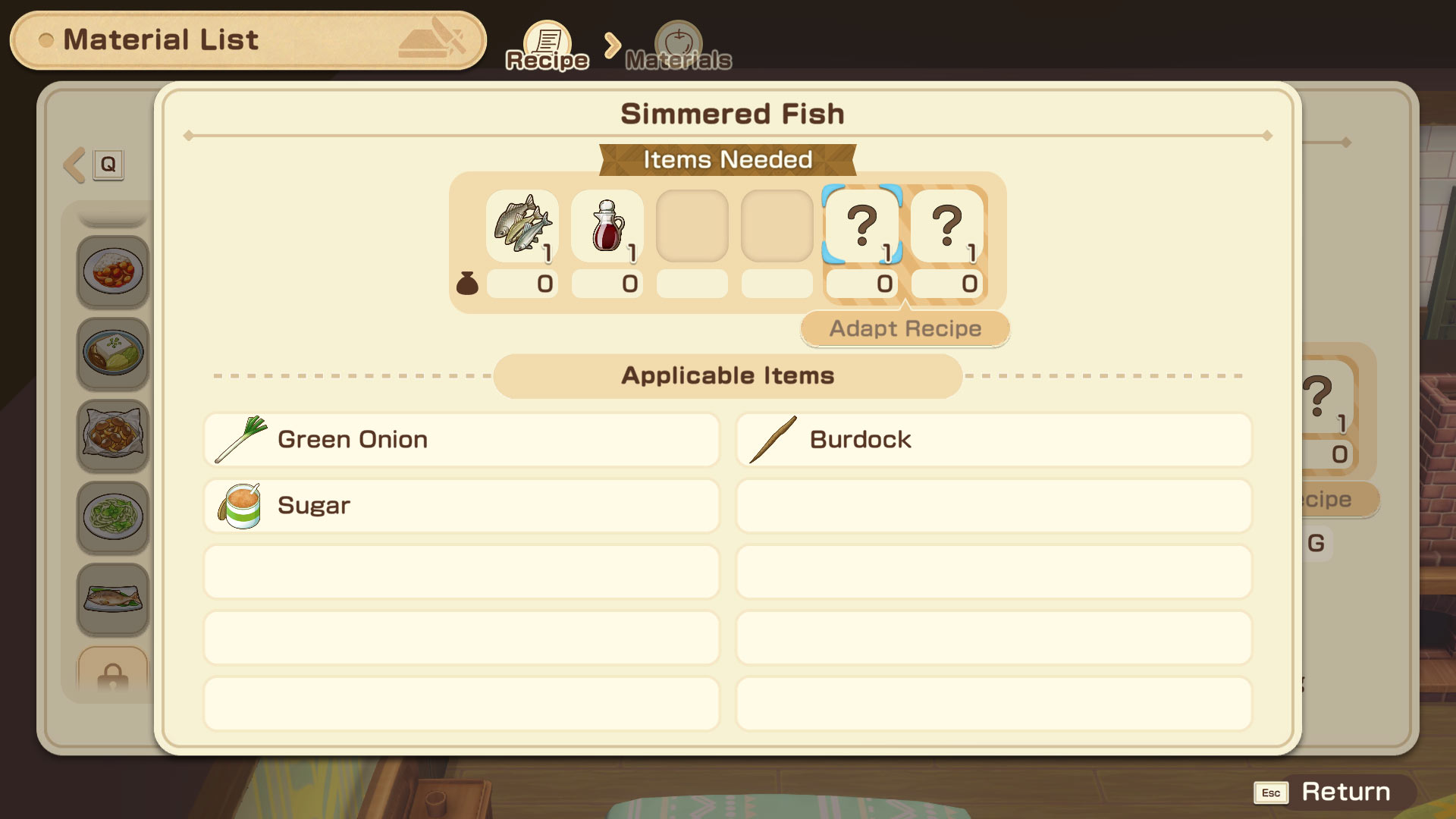1456x819 pixels.
Task: Select the fish ingredient slot
Action: coord(522,226)
